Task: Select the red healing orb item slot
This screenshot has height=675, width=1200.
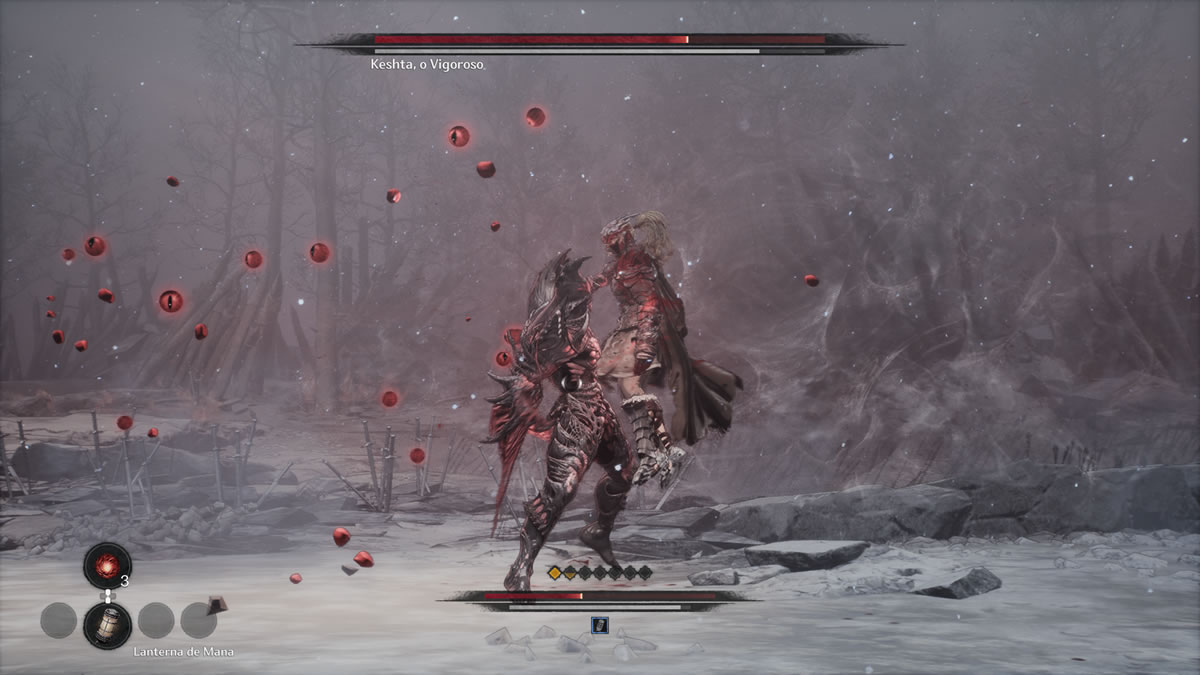Action: (x=107, y=565)
